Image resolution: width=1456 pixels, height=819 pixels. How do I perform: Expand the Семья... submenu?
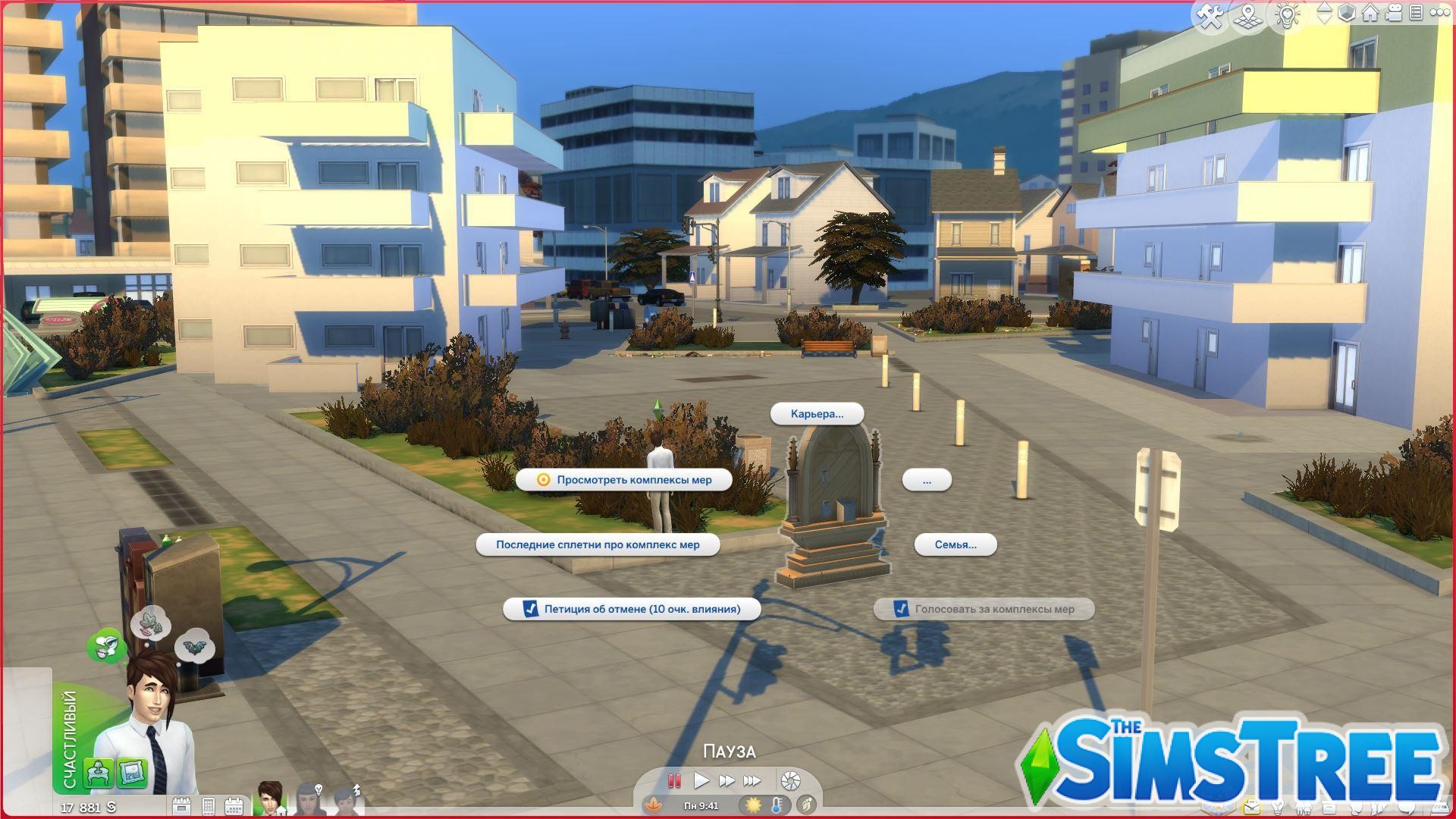pyautogui.click(x=955, y=544)
